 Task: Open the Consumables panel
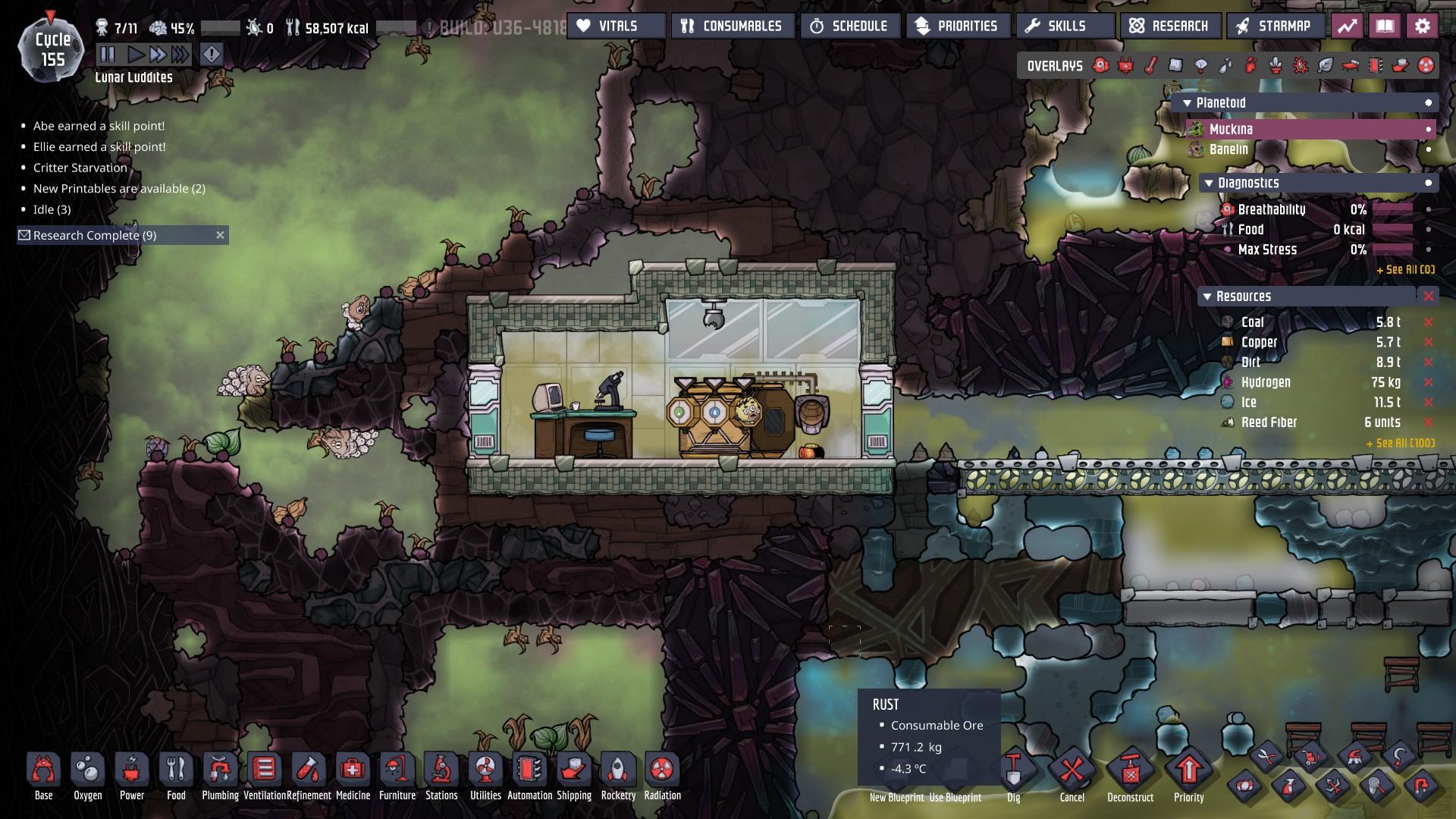(x=733, y=26)
